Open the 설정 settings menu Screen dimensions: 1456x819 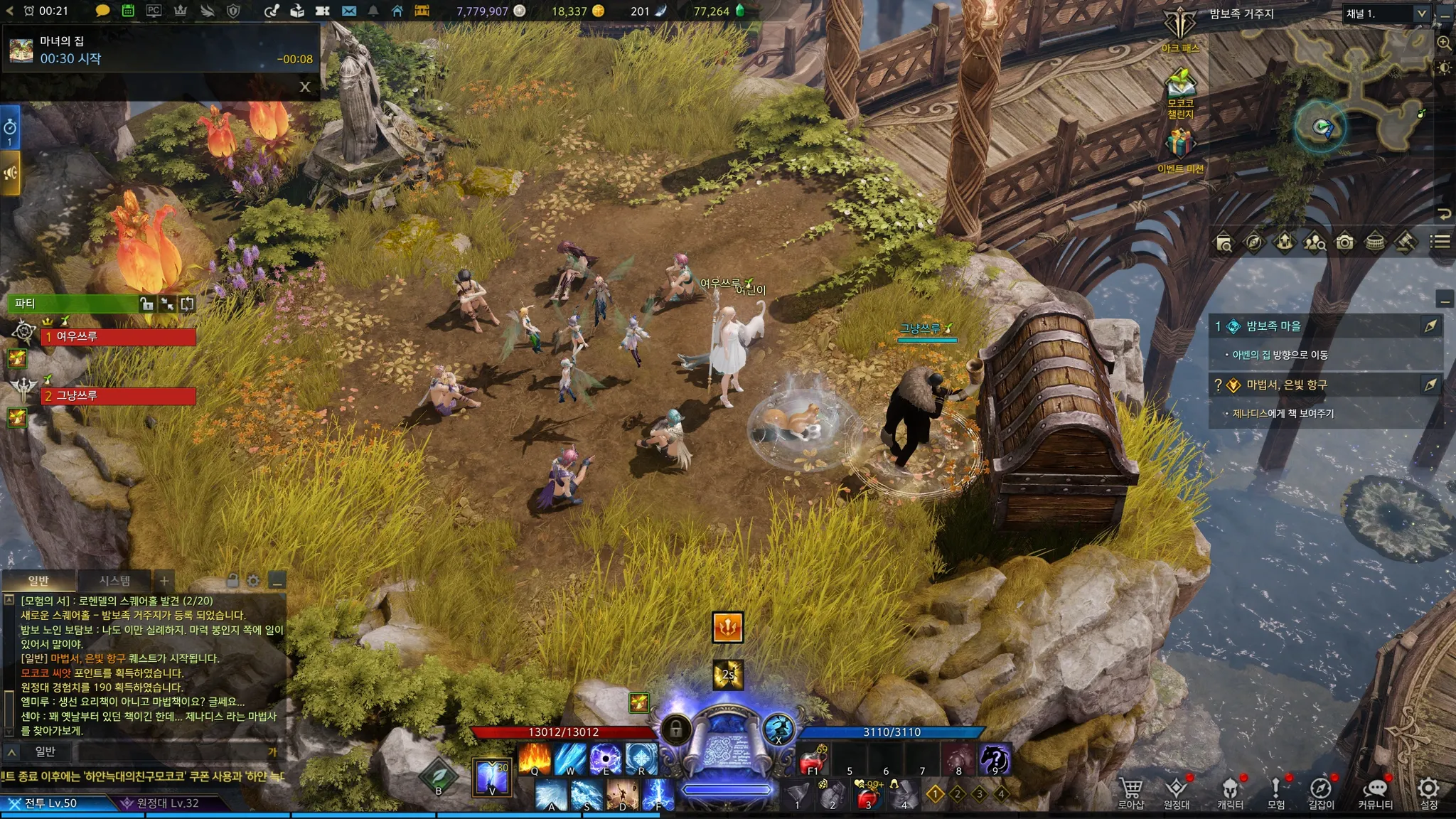click(x=1428, y=790)
